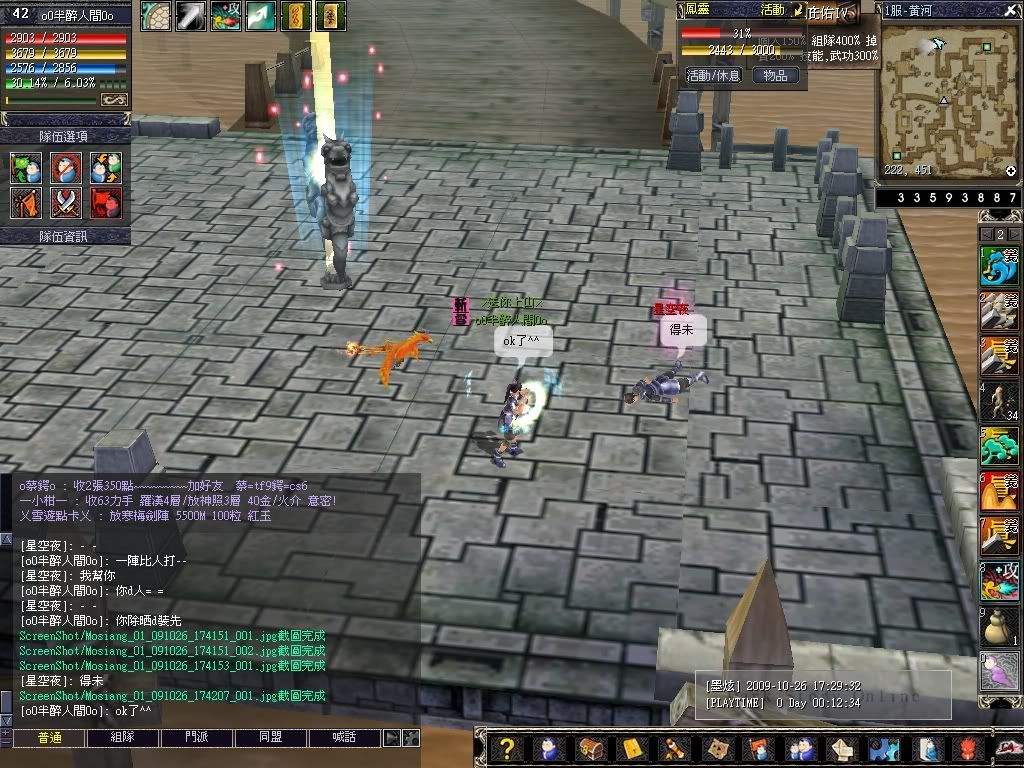Close the minimap with the X button
Screen dimensions: 1024x768
[x=1012, y=9]
